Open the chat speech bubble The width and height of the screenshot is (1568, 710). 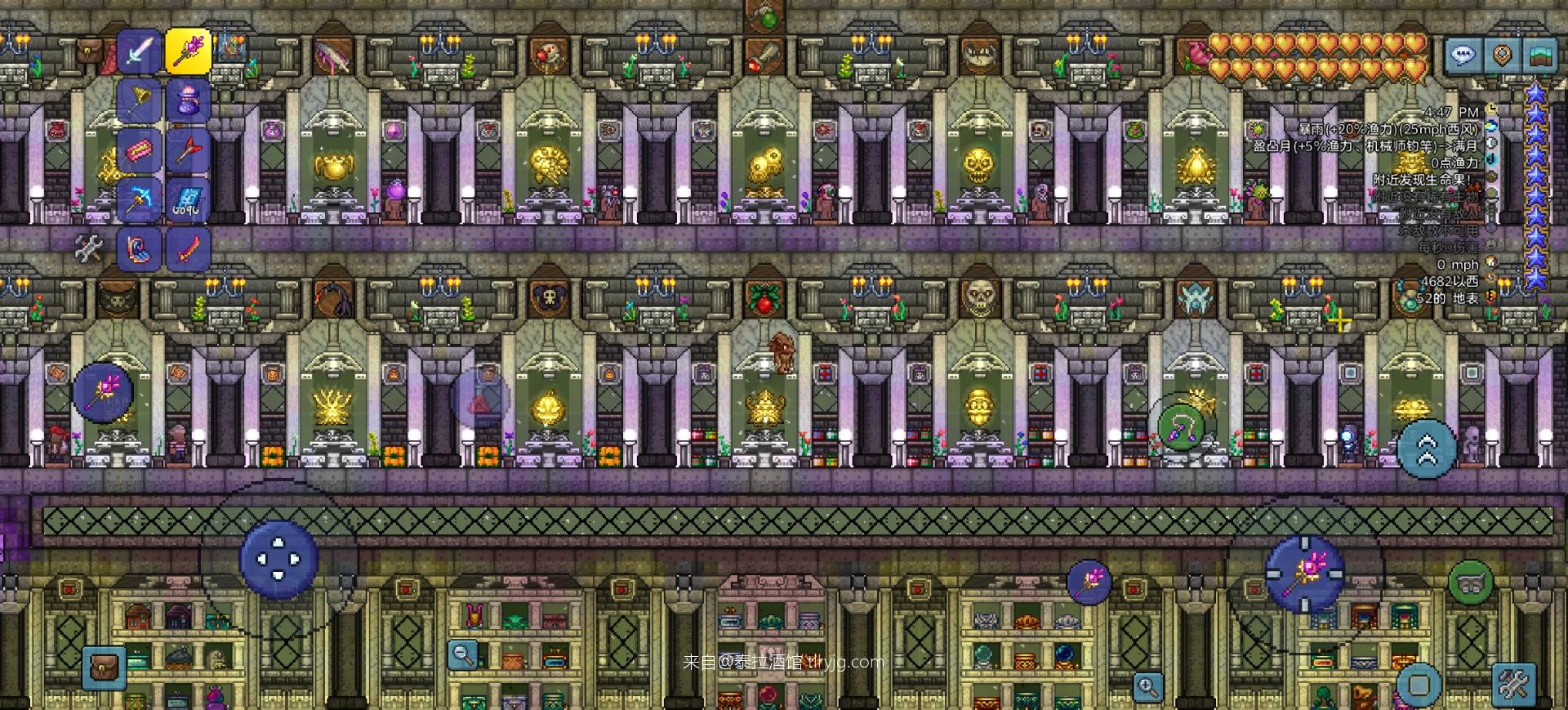[1462, 56]
